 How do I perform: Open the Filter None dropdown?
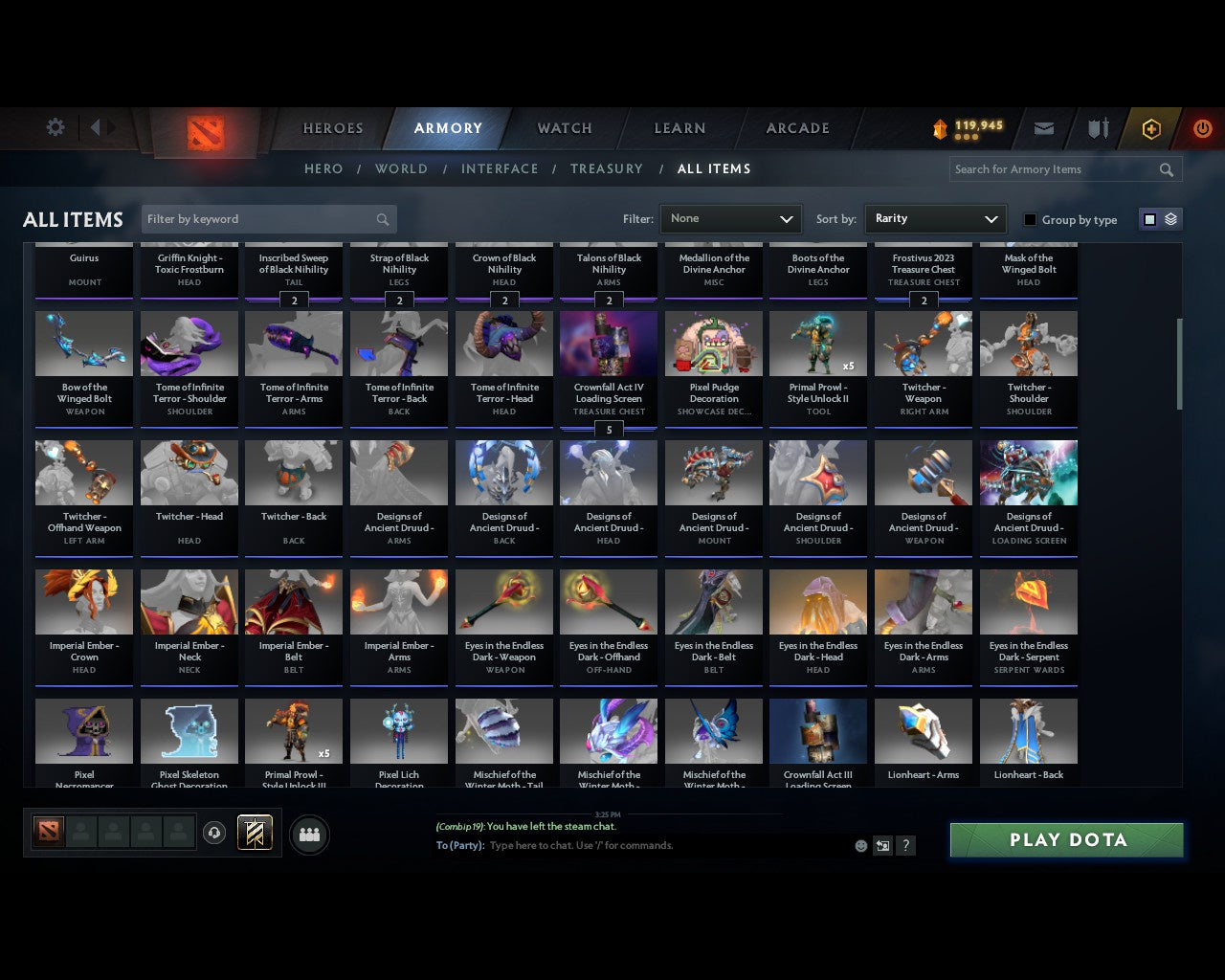(730, 219)
